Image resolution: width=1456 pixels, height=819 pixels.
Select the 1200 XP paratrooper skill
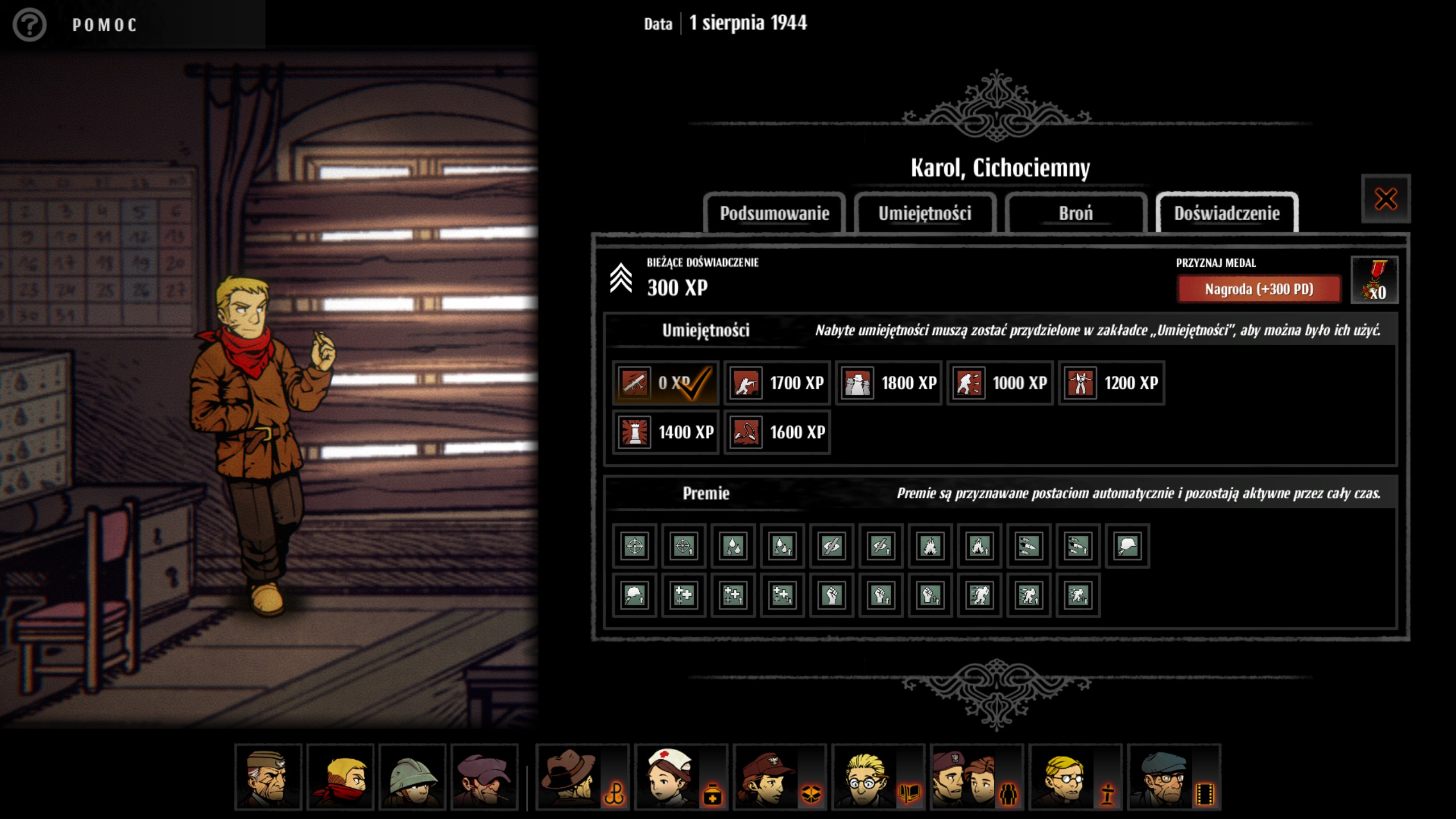point(1111,383)
